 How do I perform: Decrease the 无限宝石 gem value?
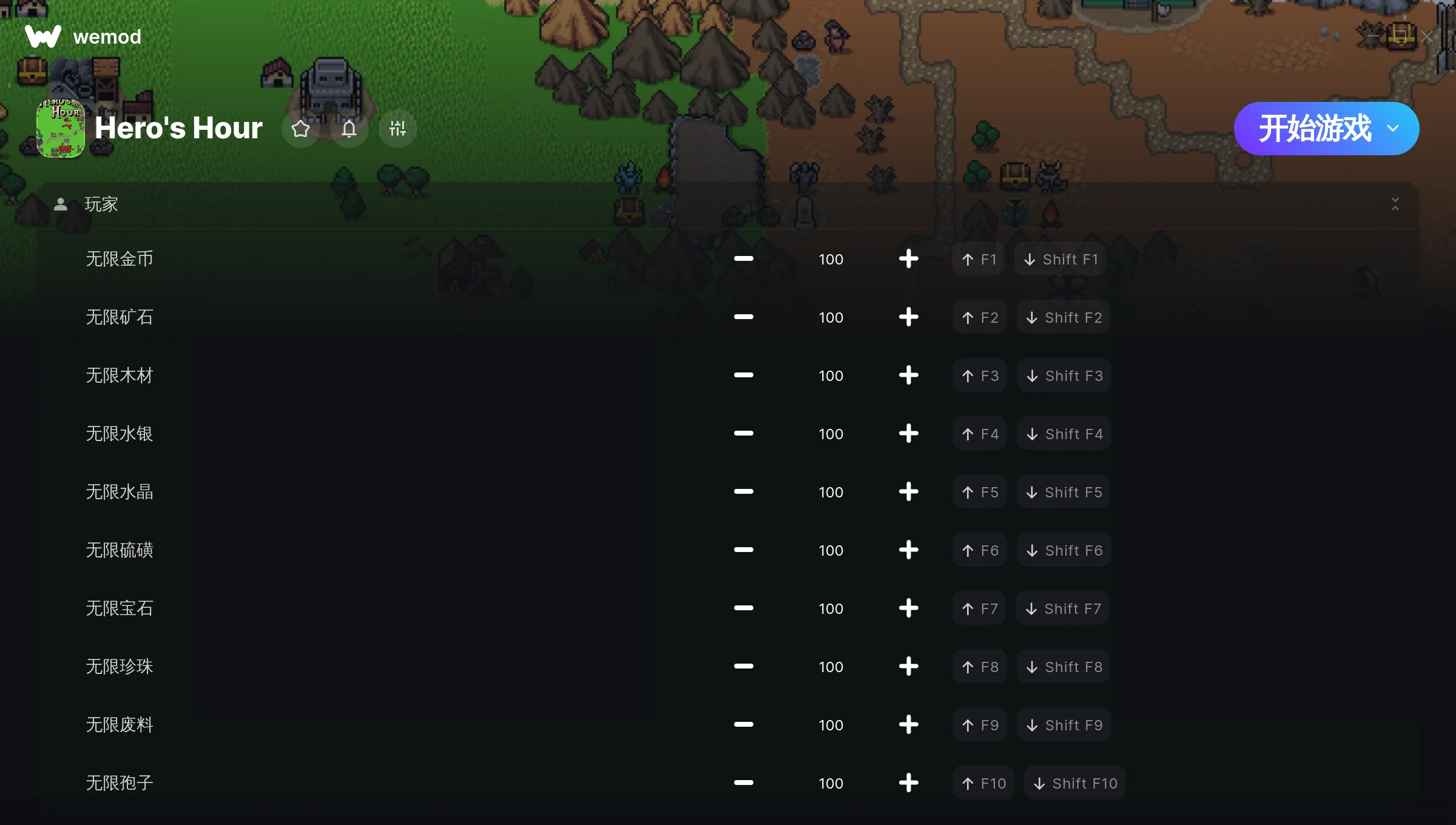click(x=743, y=608)
